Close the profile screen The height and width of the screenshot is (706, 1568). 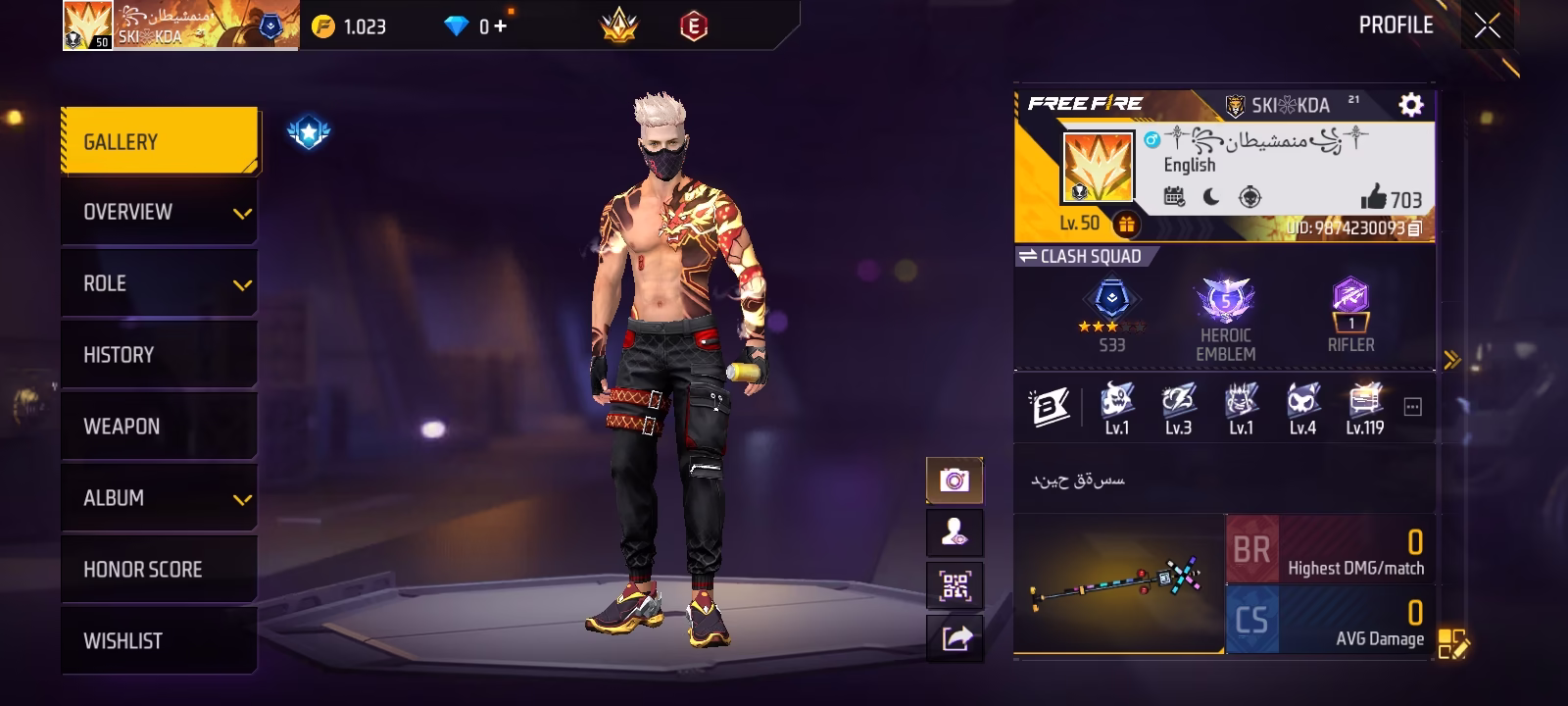tap(1487, 26)
